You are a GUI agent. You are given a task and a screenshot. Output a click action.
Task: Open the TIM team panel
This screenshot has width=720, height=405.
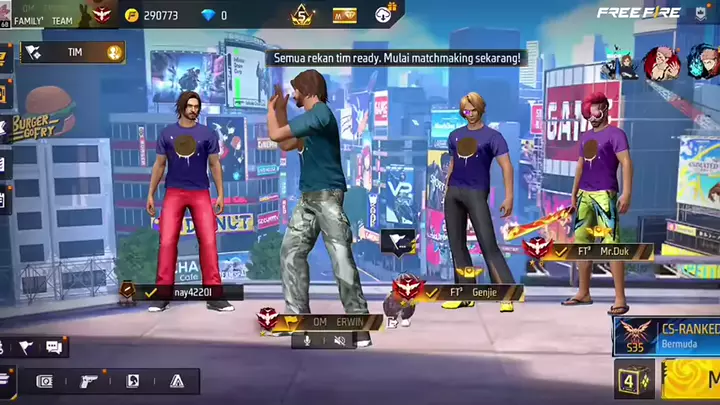tap(70, 52)
